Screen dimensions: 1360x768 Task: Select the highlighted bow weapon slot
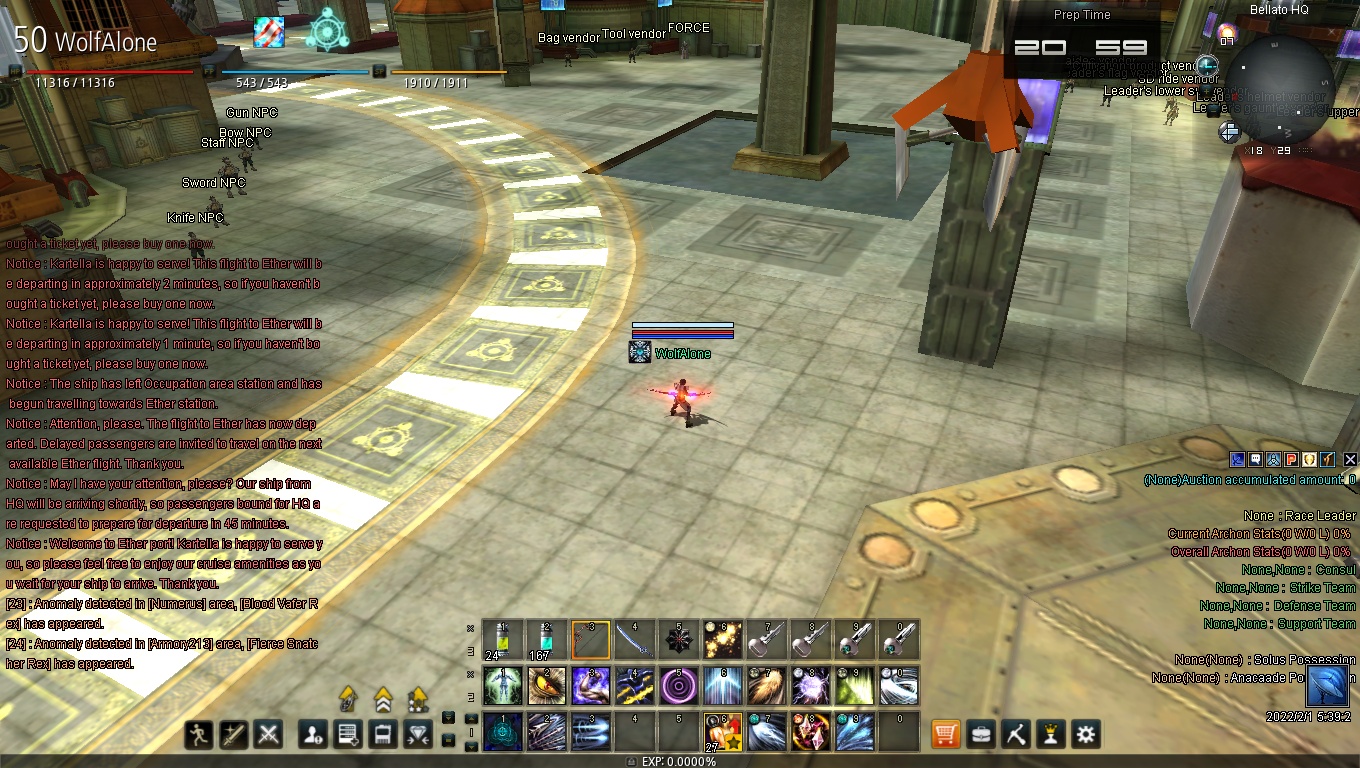(590, 640)
